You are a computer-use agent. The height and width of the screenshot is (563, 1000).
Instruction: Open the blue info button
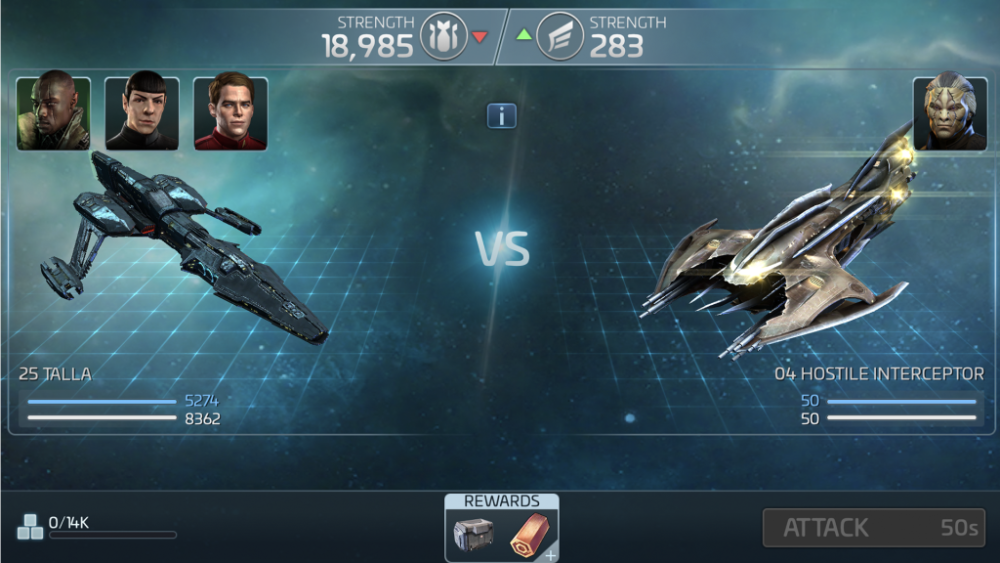[x=501, y=116]
